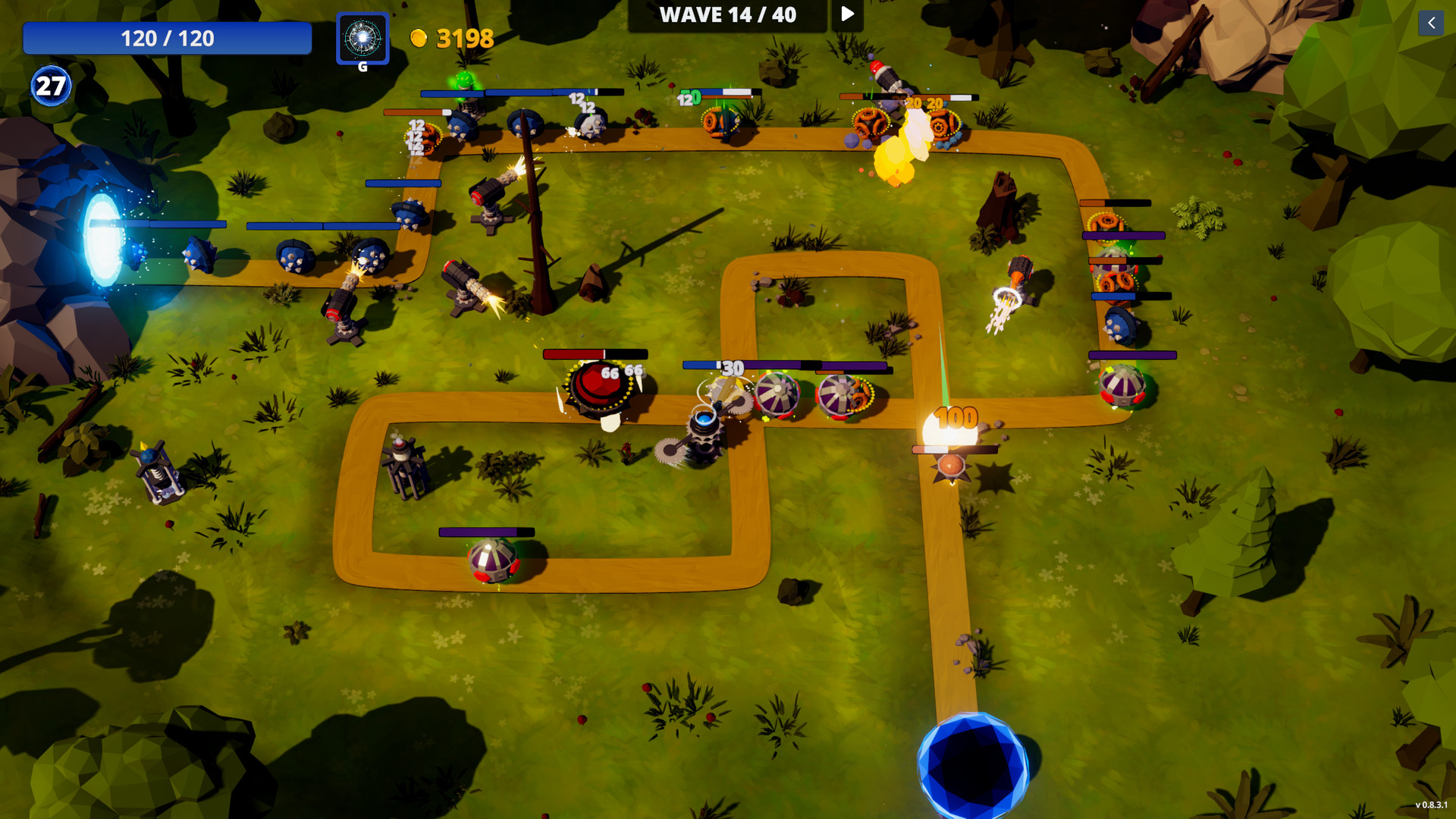Open the WAVE 14 / 40 display panel

[726, 15]
